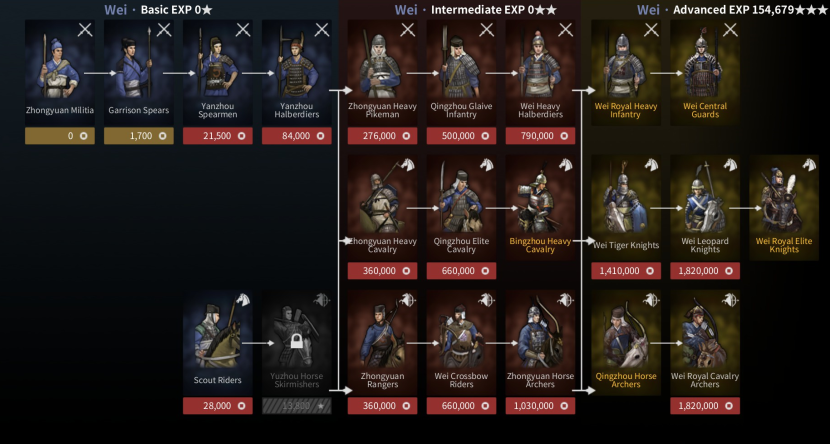
Task: Unlock Zhongyuan Heavy Cavalry for 360,000
Action: pyautogui.click(x=382, y=271)
